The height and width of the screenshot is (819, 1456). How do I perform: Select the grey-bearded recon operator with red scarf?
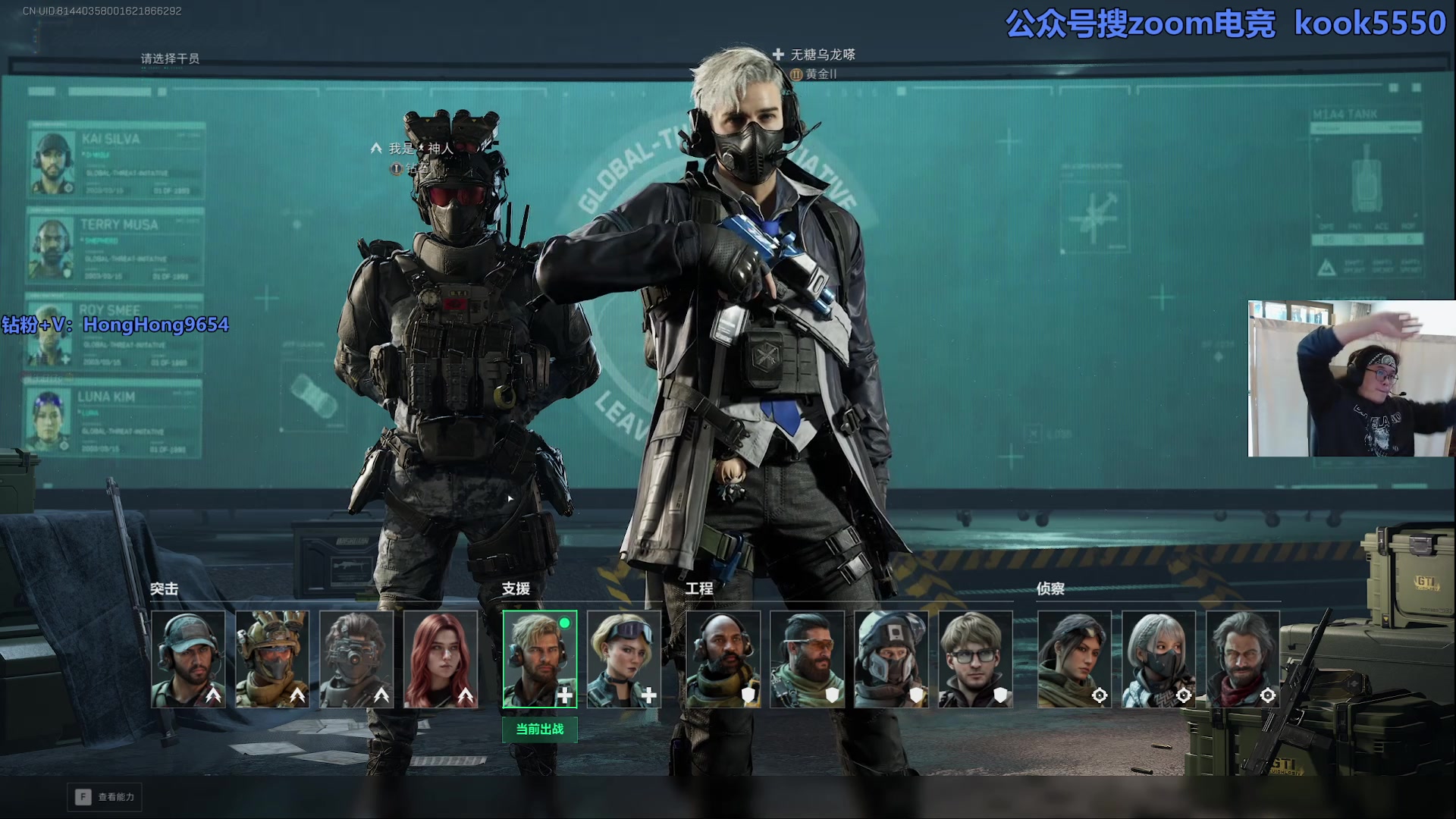click(x=1243, y=659)
